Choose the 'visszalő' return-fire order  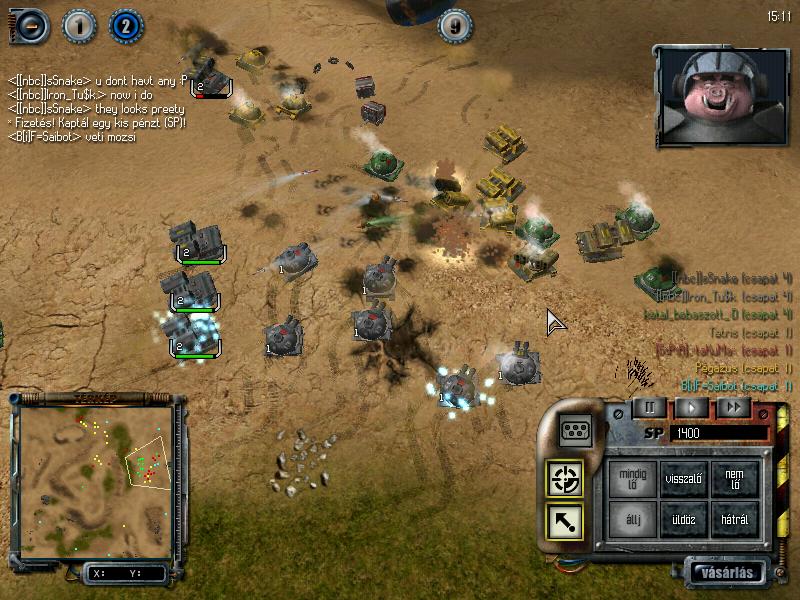coord(684,480)
